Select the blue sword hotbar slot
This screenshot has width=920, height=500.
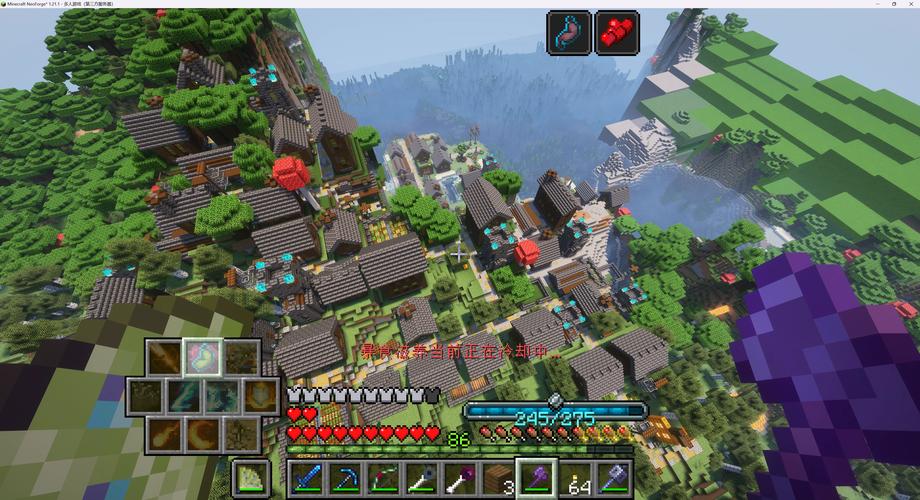tap(307, 479)
